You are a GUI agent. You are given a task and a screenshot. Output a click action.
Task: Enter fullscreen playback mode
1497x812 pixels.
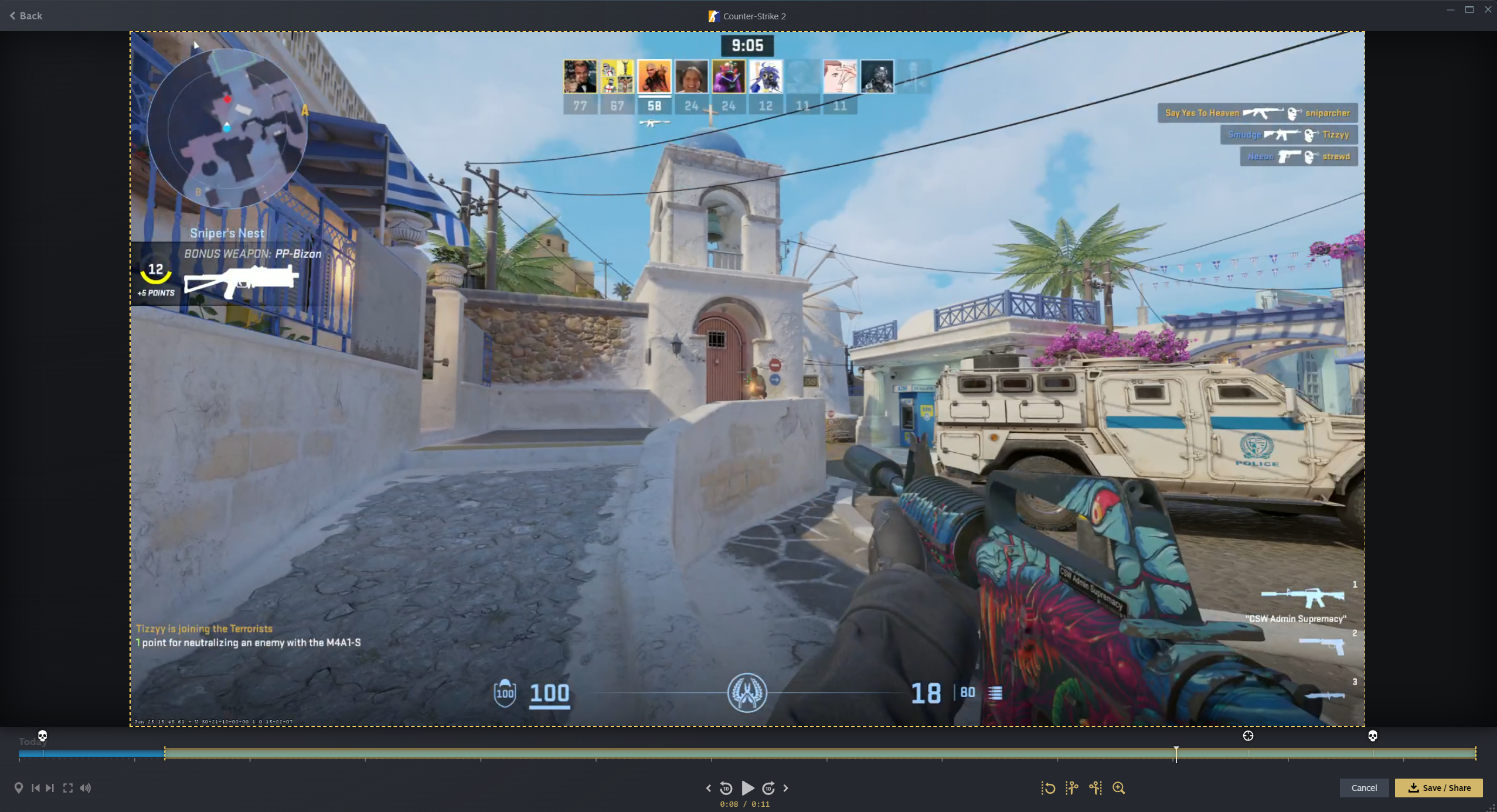(x=68, y=788)
